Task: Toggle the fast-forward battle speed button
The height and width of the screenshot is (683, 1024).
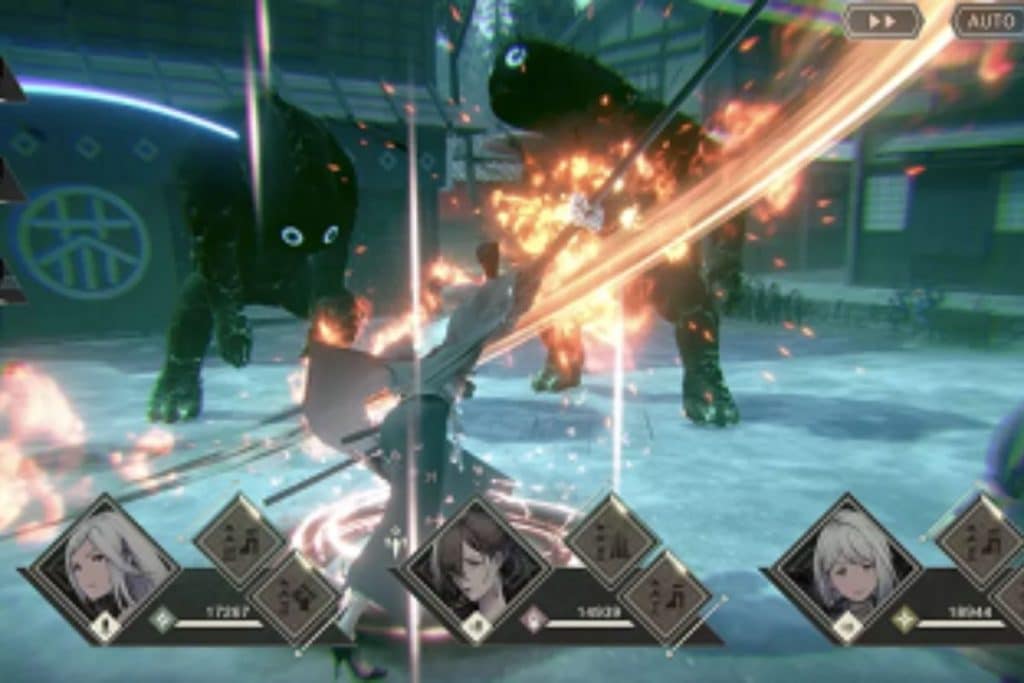Action: pos(883,20)
